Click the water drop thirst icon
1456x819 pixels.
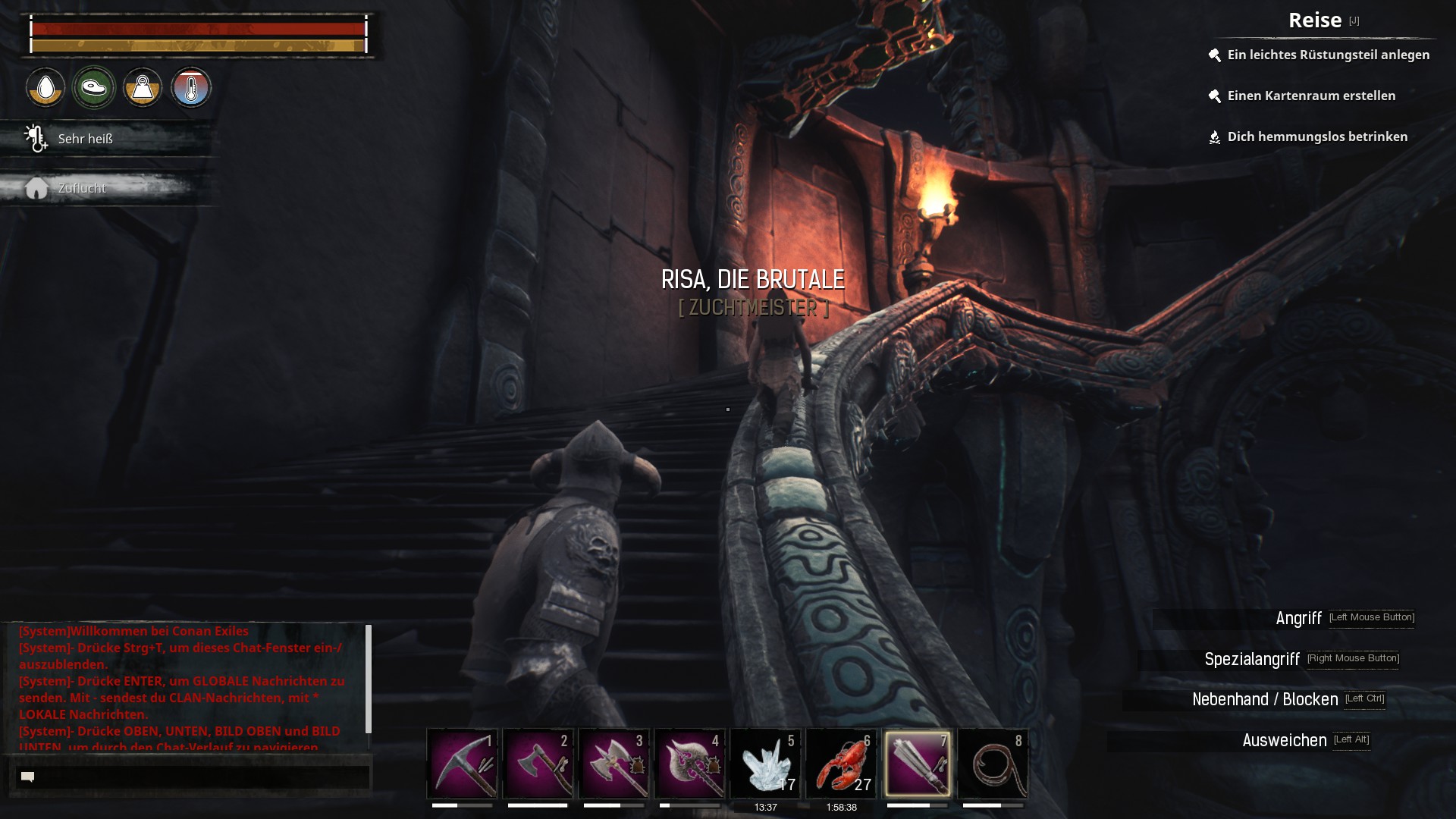(45, 88)
